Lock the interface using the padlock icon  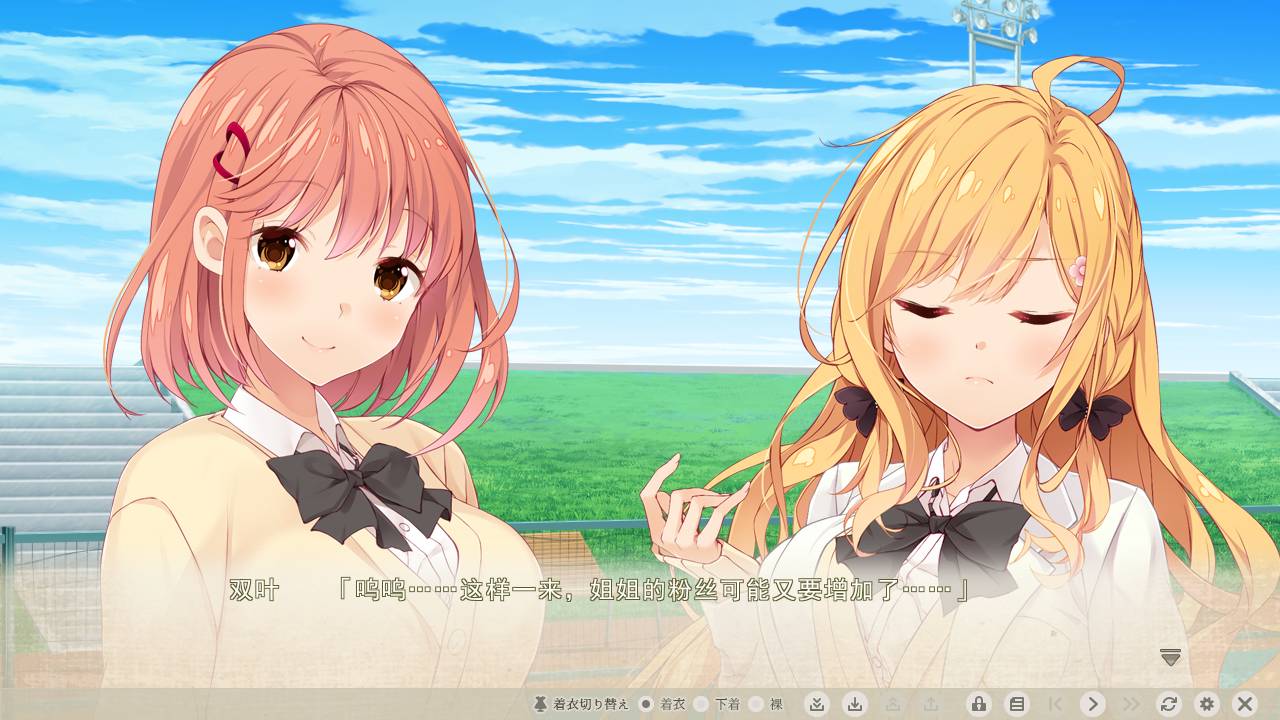(x=977, y=703)
